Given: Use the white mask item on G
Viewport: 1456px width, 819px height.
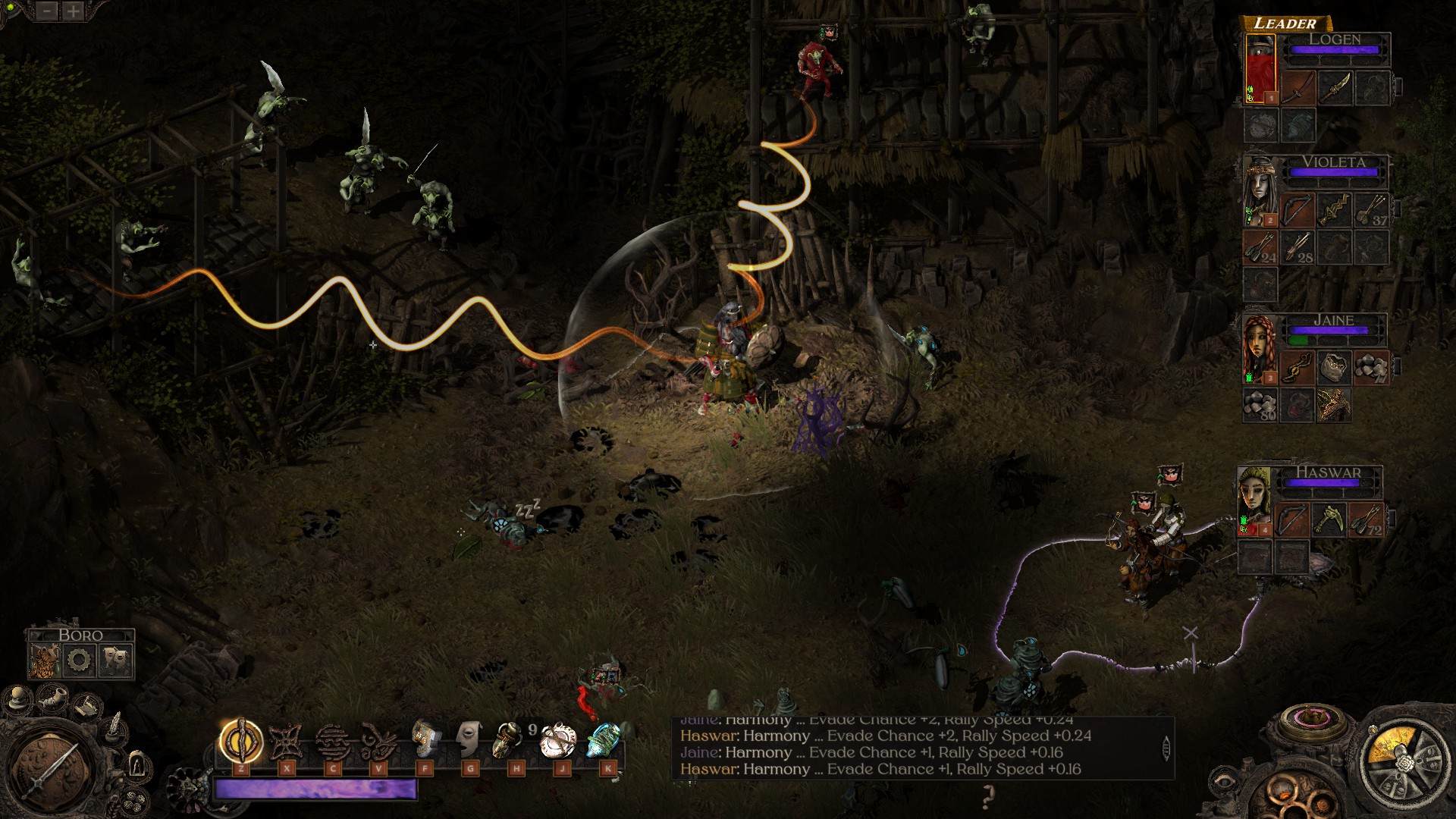Looking at the screenshot, I should [x=470, y=739].
